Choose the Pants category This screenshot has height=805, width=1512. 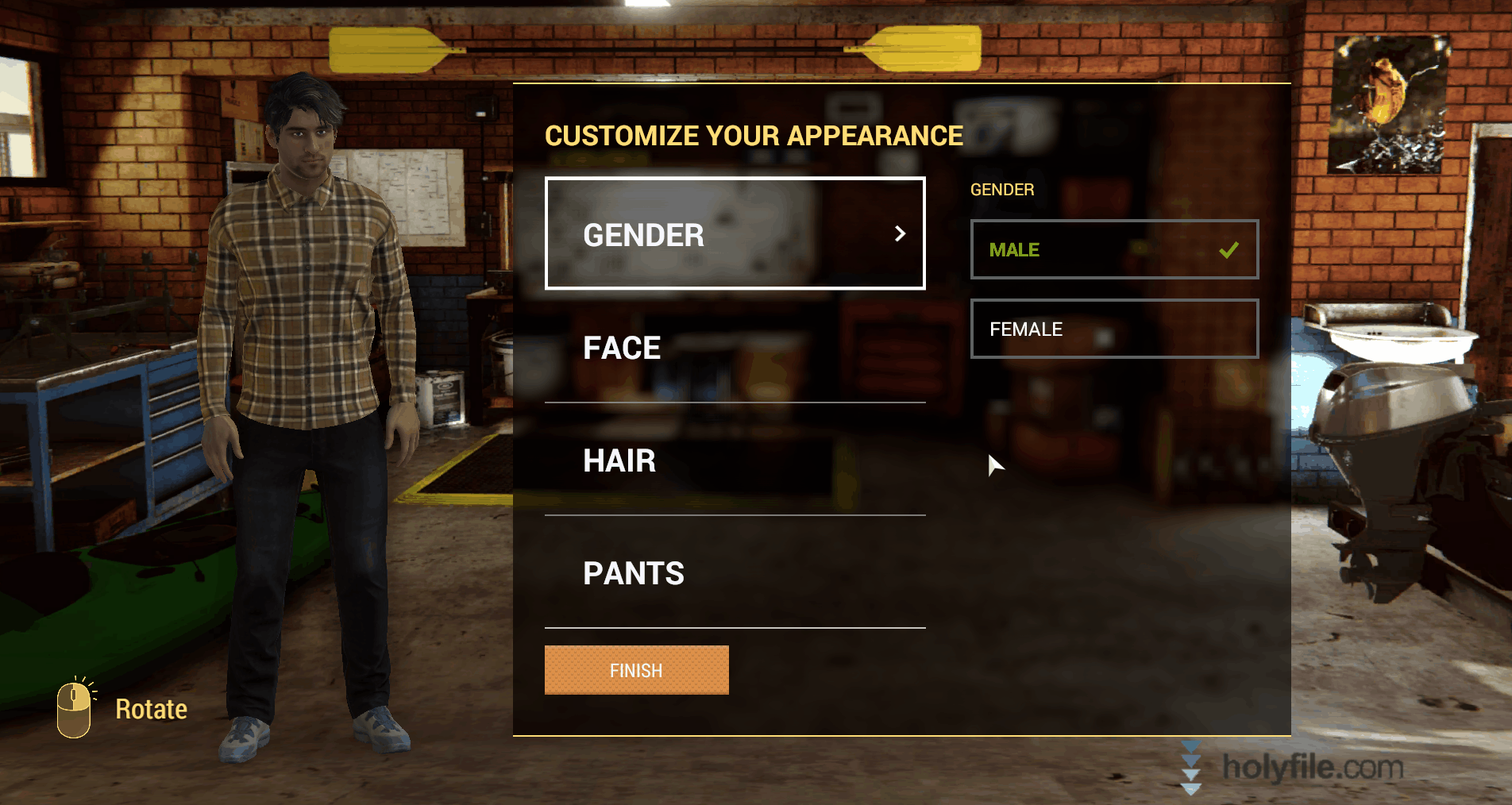pyautogui.click(x=735, y=573)
